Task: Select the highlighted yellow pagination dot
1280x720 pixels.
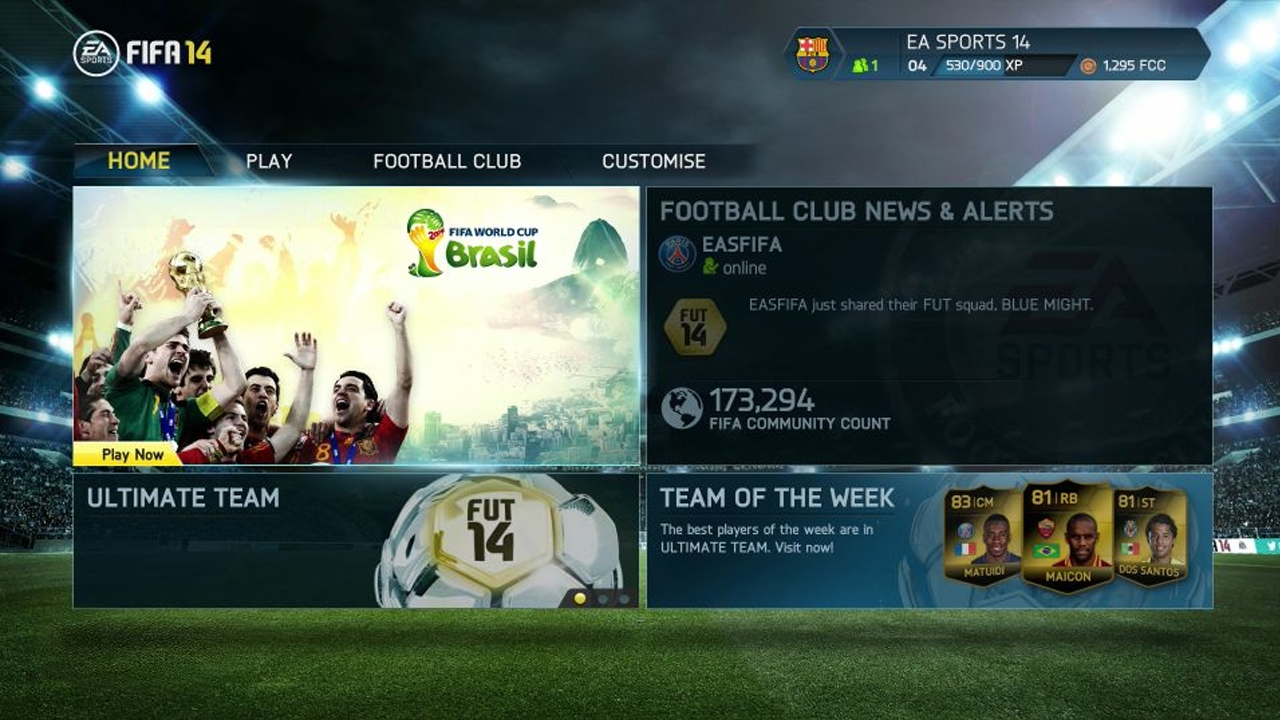Action: (580, 598)
